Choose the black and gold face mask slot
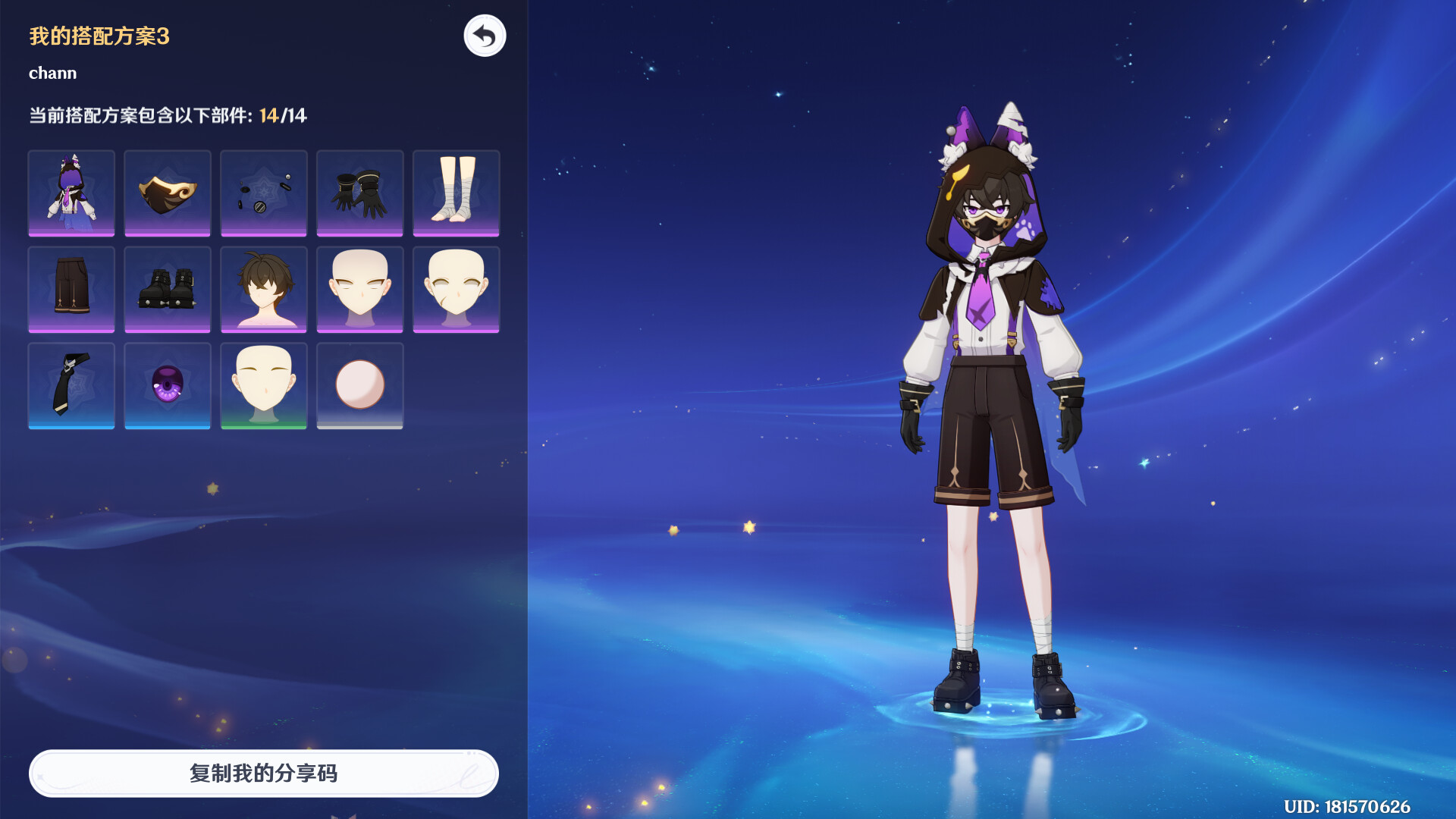 [168, 193]
